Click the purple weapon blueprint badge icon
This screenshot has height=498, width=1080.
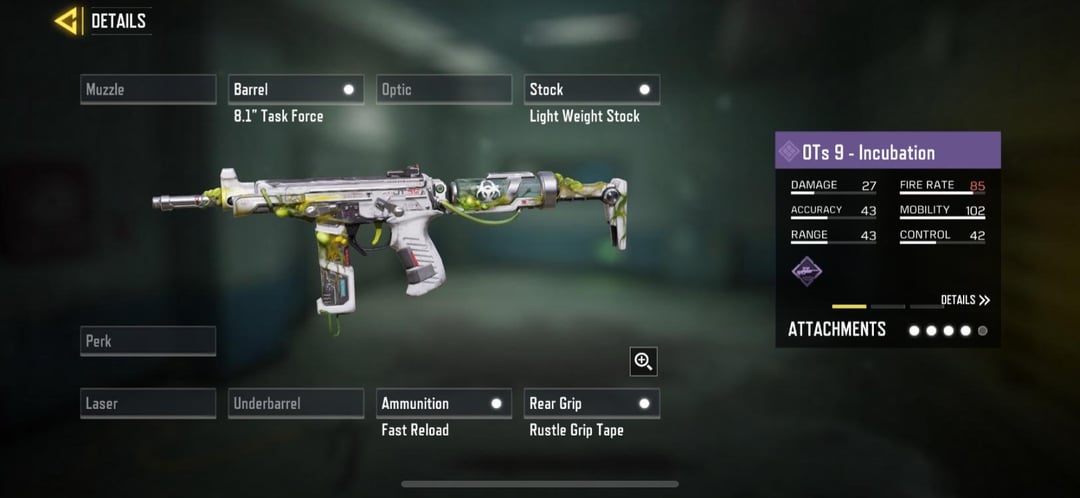click(807, 271)
